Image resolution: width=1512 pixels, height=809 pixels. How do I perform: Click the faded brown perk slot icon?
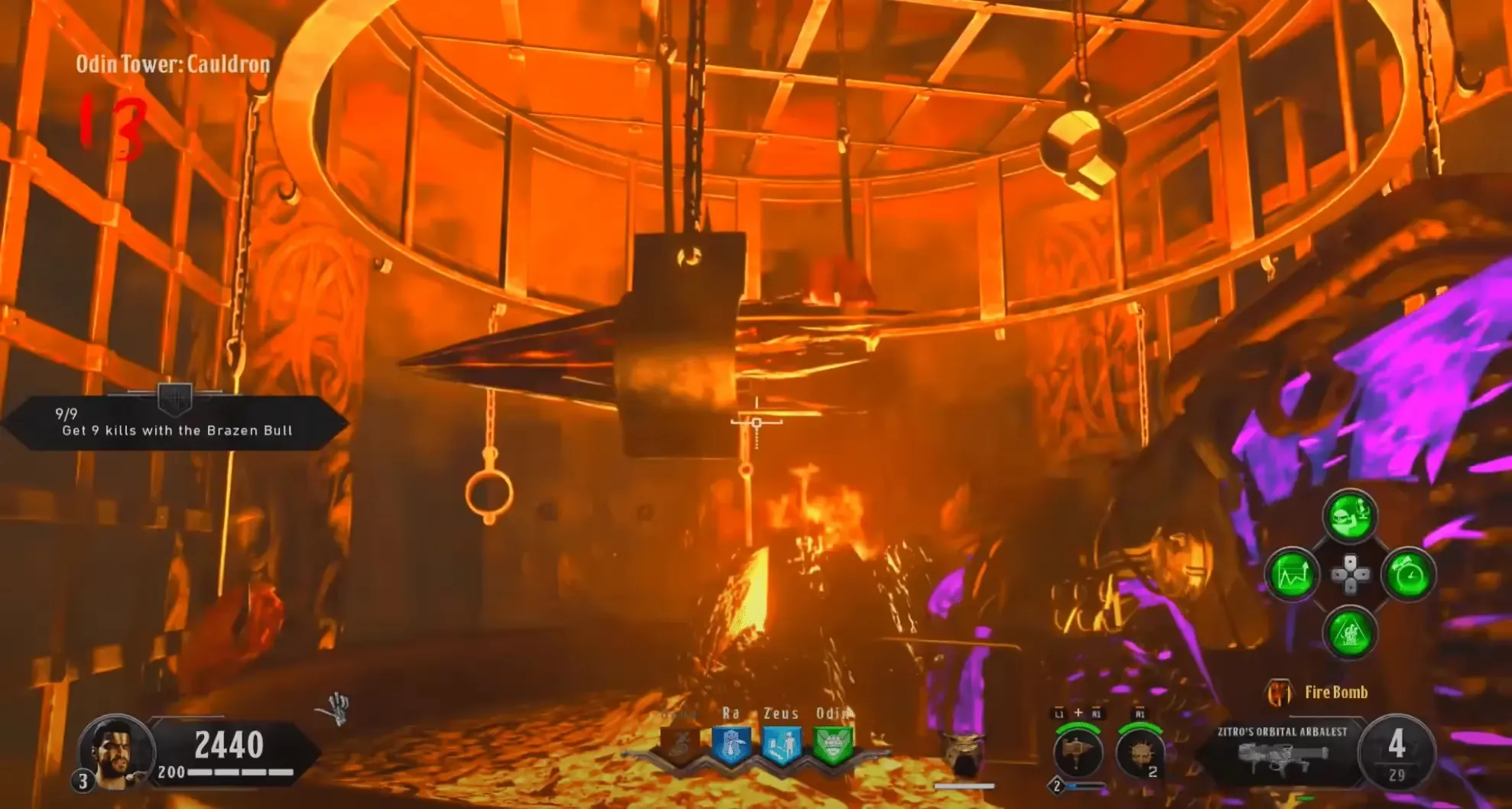coord(680,745)
